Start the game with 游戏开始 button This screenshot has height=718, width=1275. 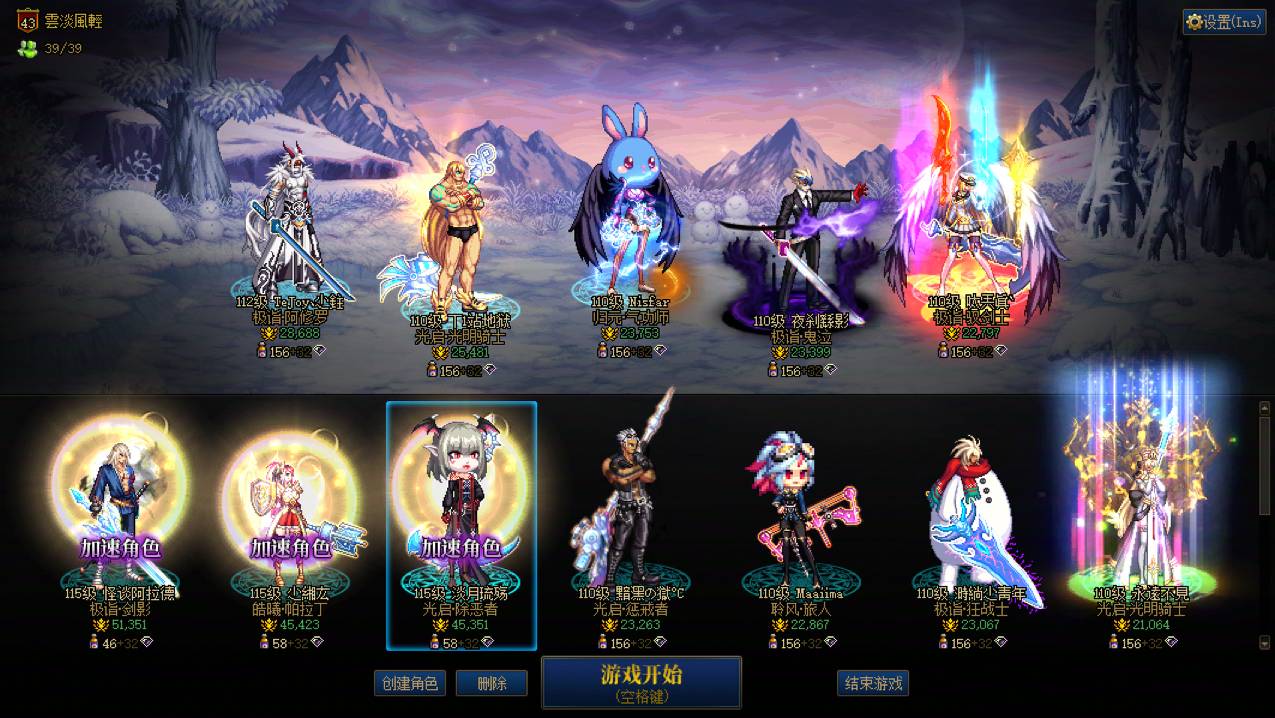click(x=641, y=682)
